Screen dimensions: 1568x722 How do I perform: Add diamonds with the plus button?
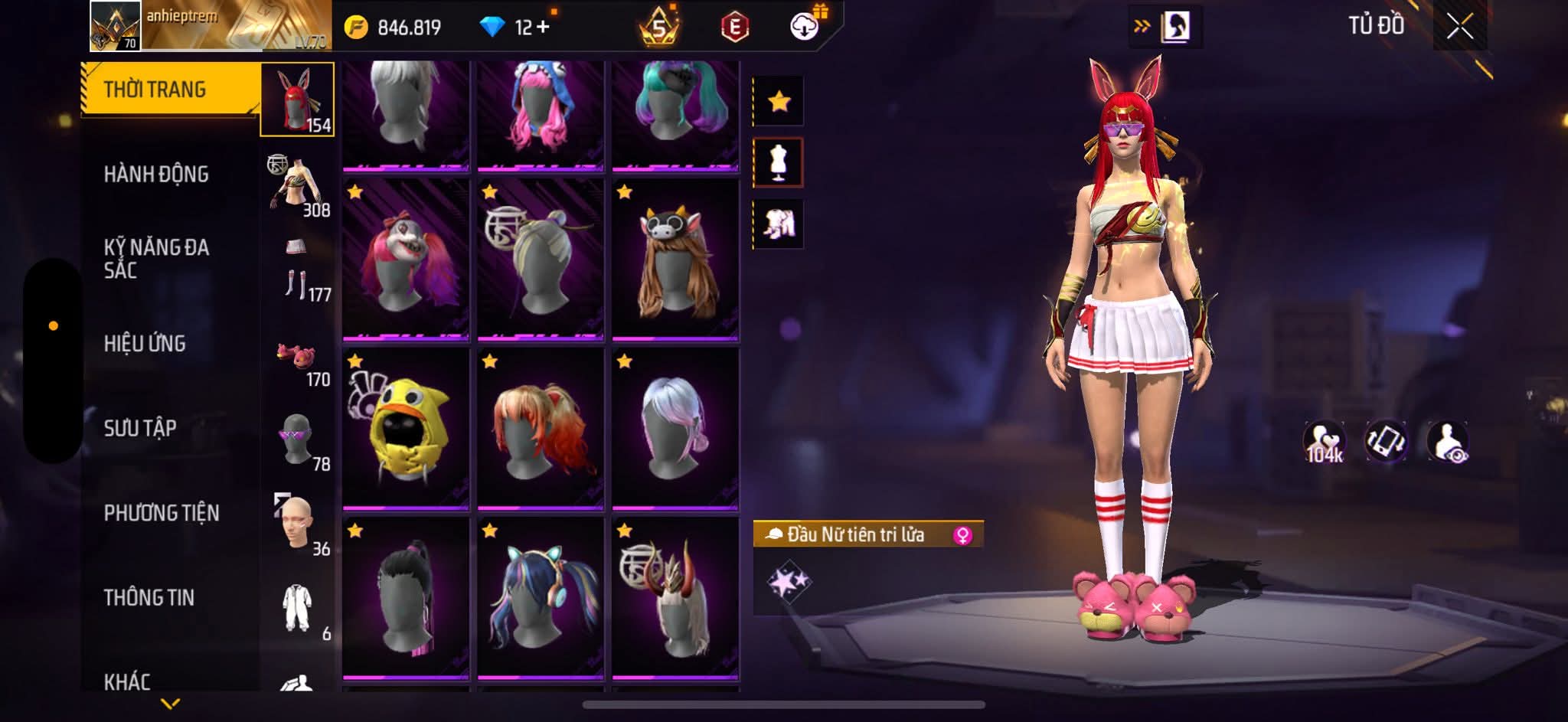[x=543, y=28]
